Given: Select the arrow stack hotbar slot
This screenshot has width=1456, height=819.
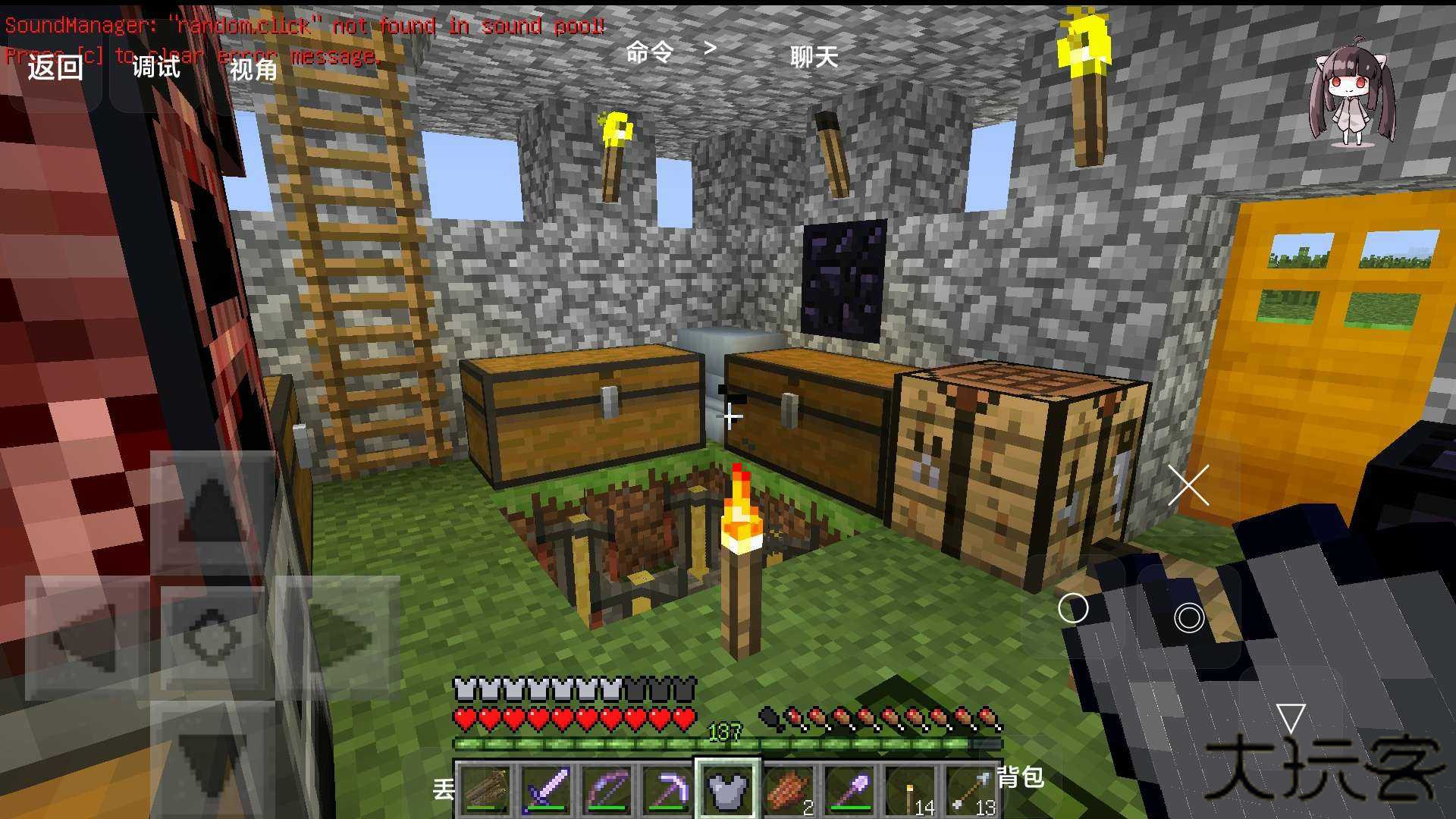Looking at the screenshot, I should [972, 789].
